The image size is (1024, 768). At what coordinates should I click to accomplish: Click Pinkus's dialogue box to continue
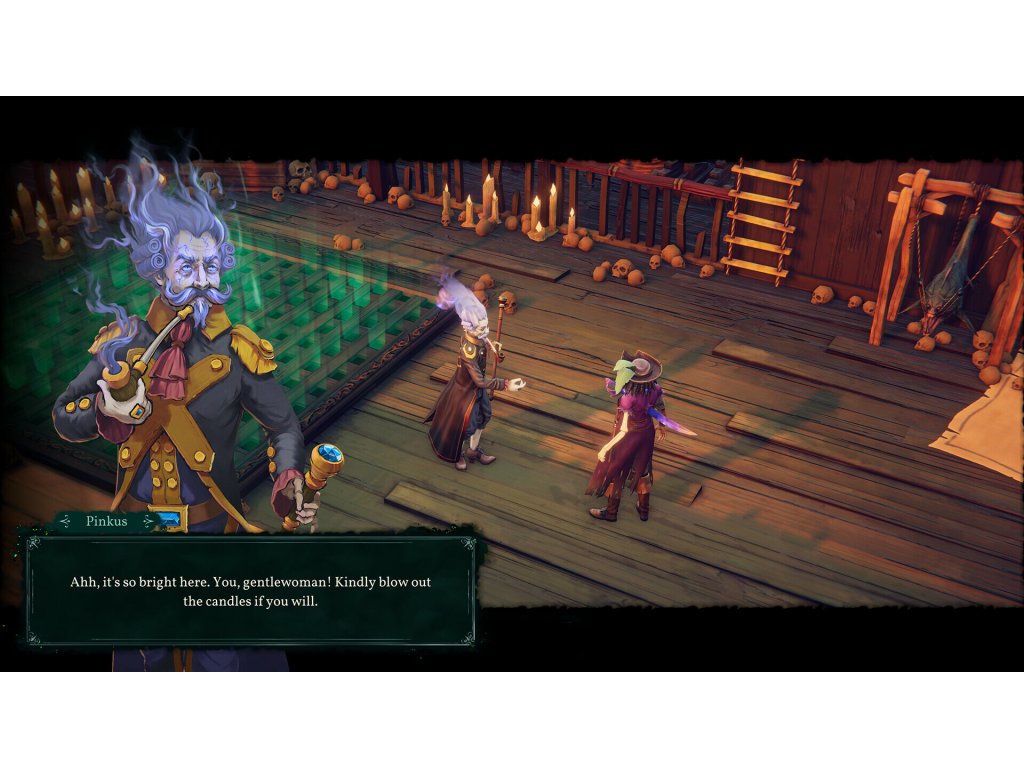250,591
